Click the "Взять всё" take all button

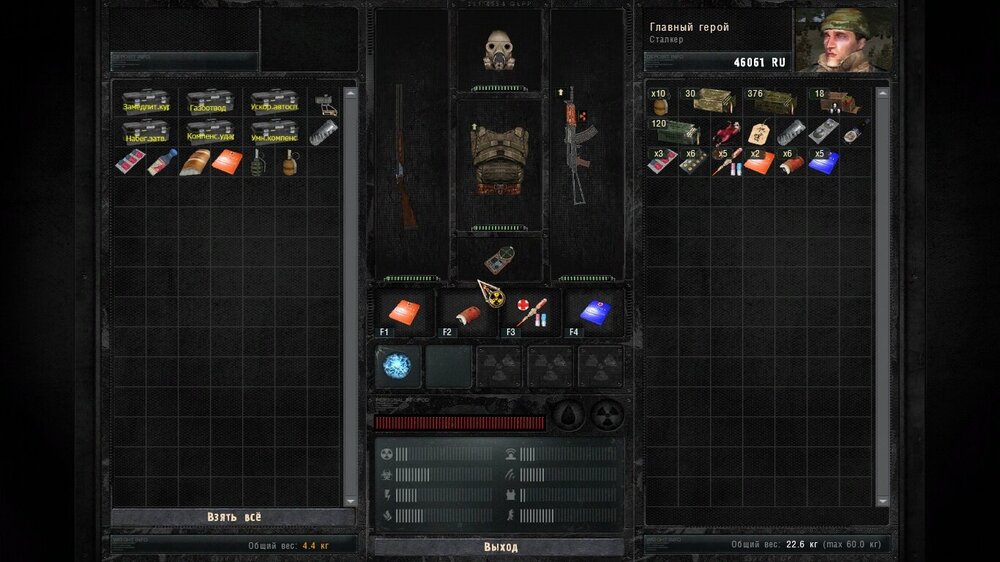point(233,517)
